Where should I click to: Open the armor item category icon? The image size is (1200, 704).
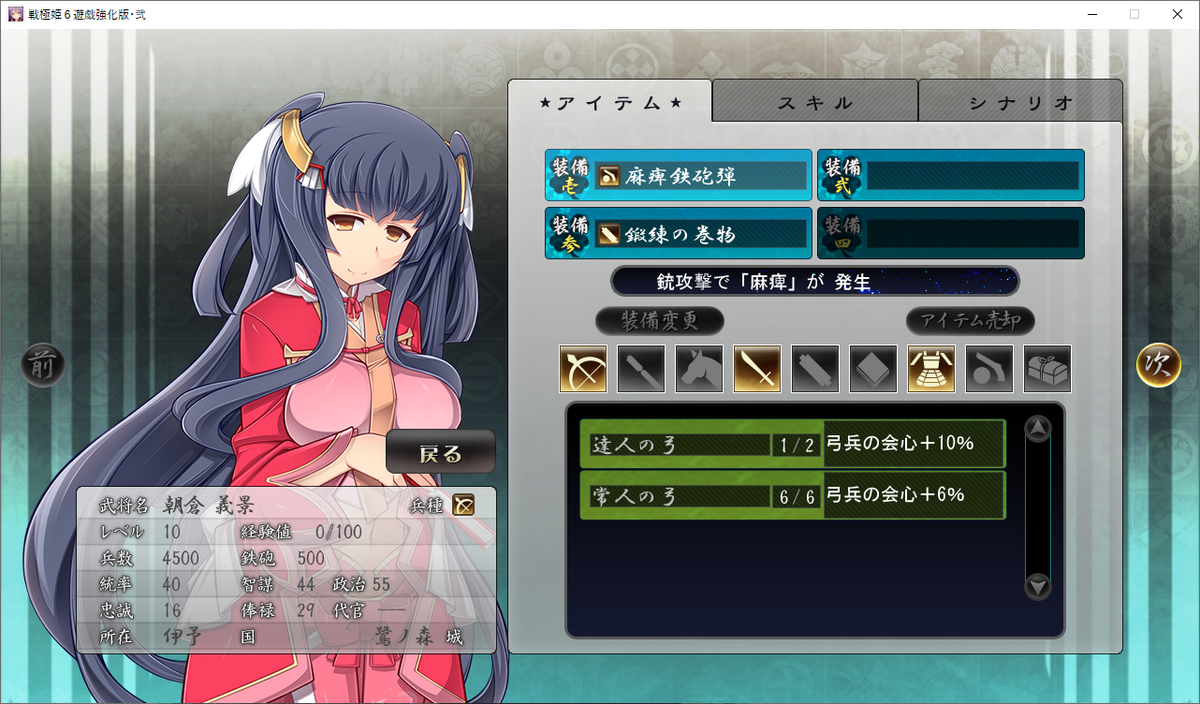tap(931, 369)
